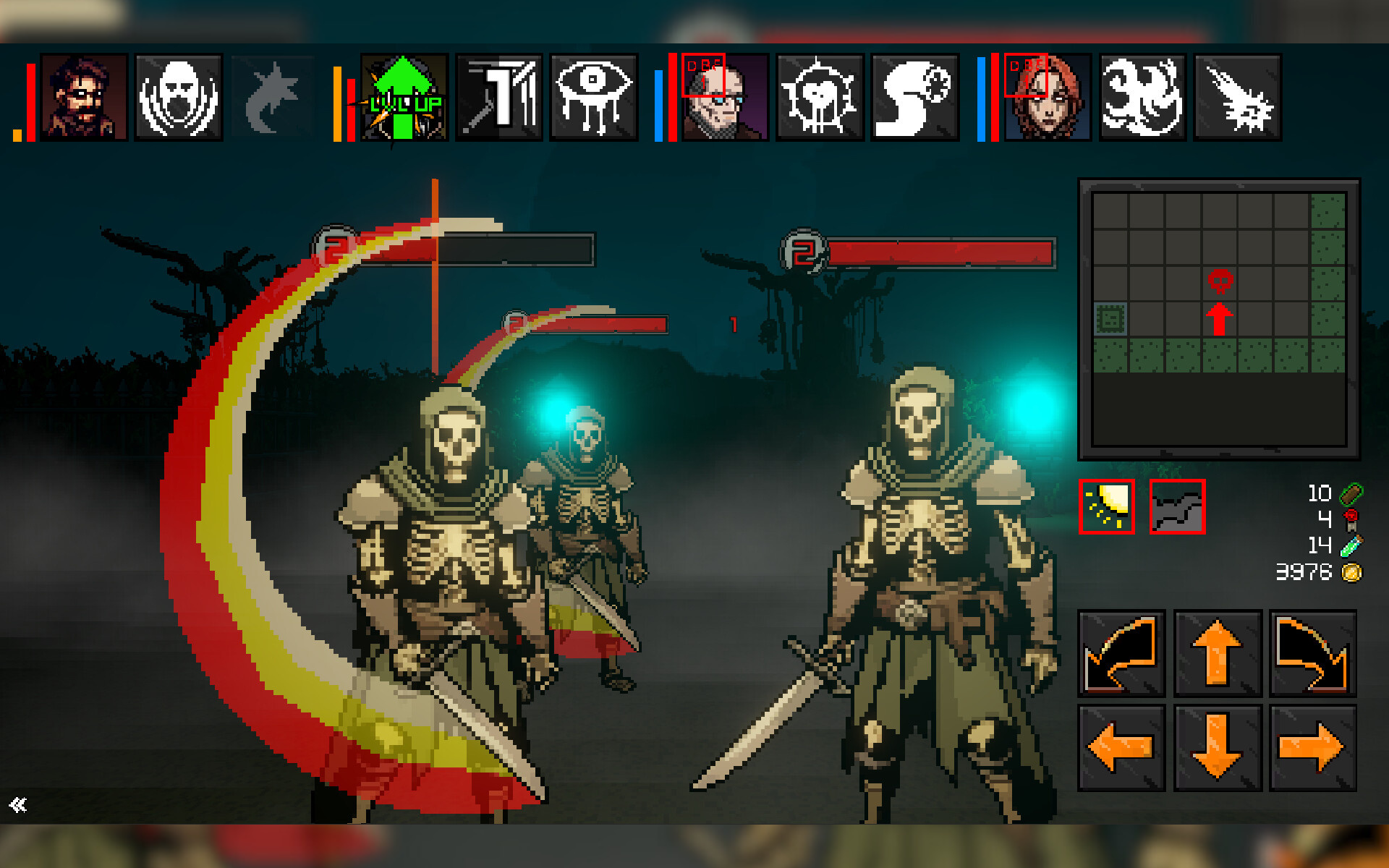Choose the red-haired woman portrait
Viewport: 1389px width, 868px height.
click(x=1048, y=98)
